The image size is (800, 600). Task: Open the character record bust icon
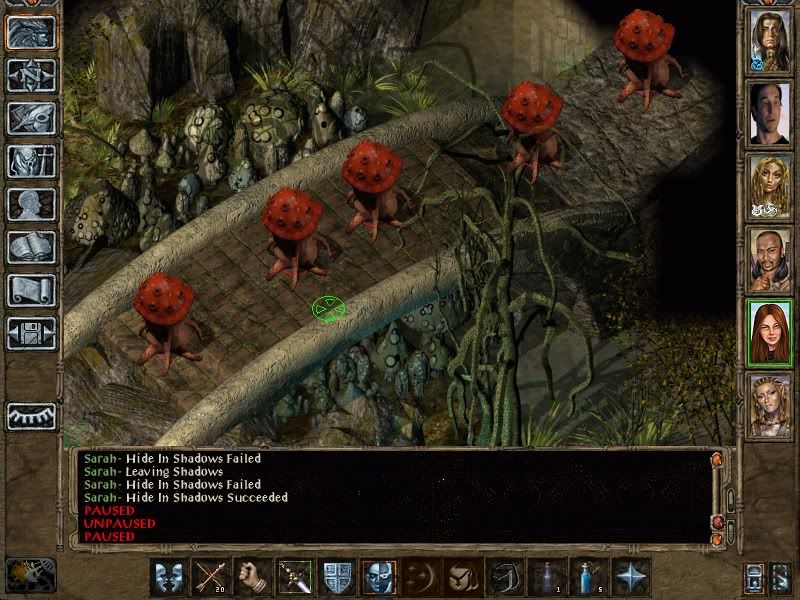(x=31, y=204)
